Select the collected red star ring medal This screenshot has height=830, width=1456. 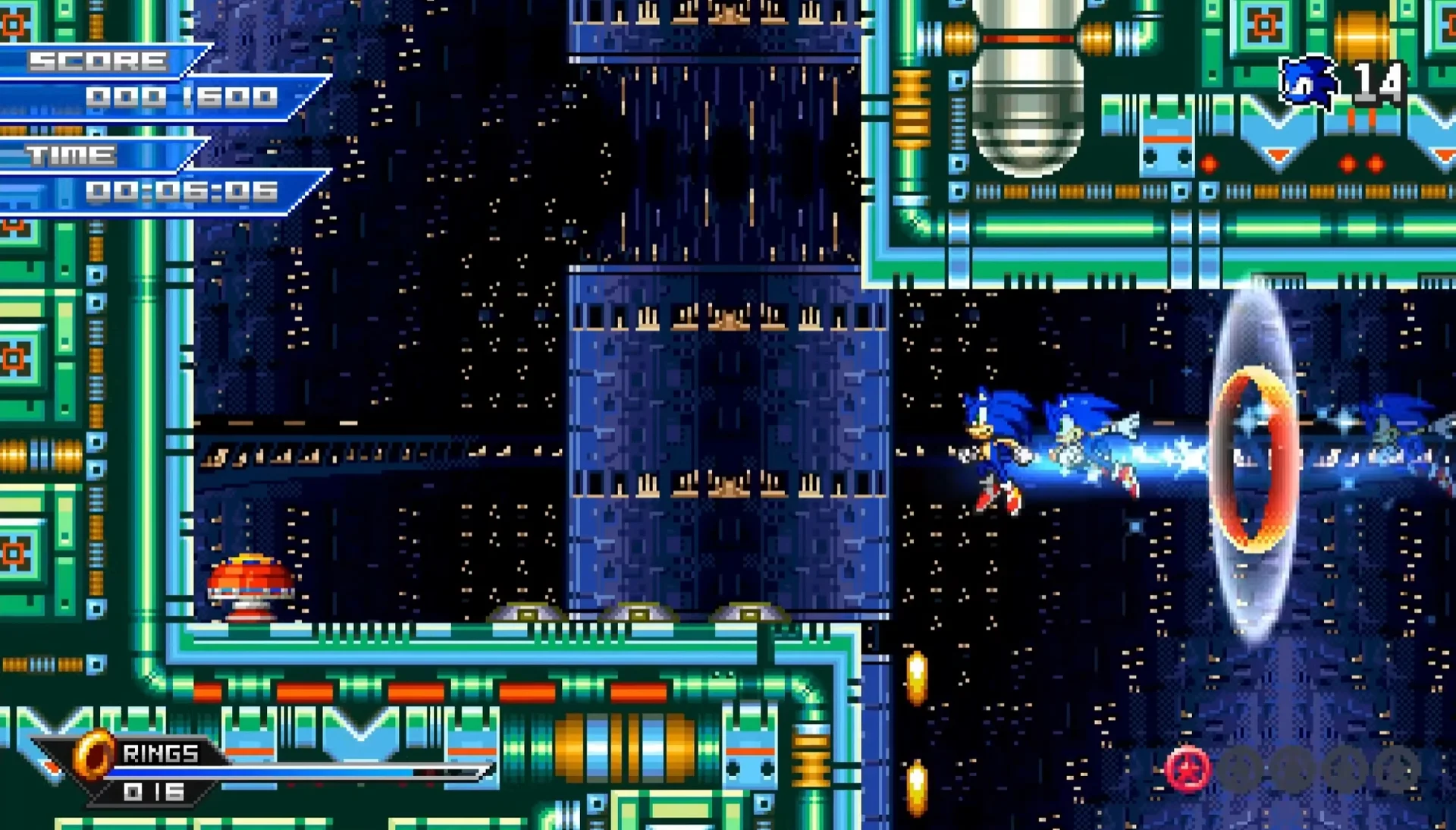1188,769
